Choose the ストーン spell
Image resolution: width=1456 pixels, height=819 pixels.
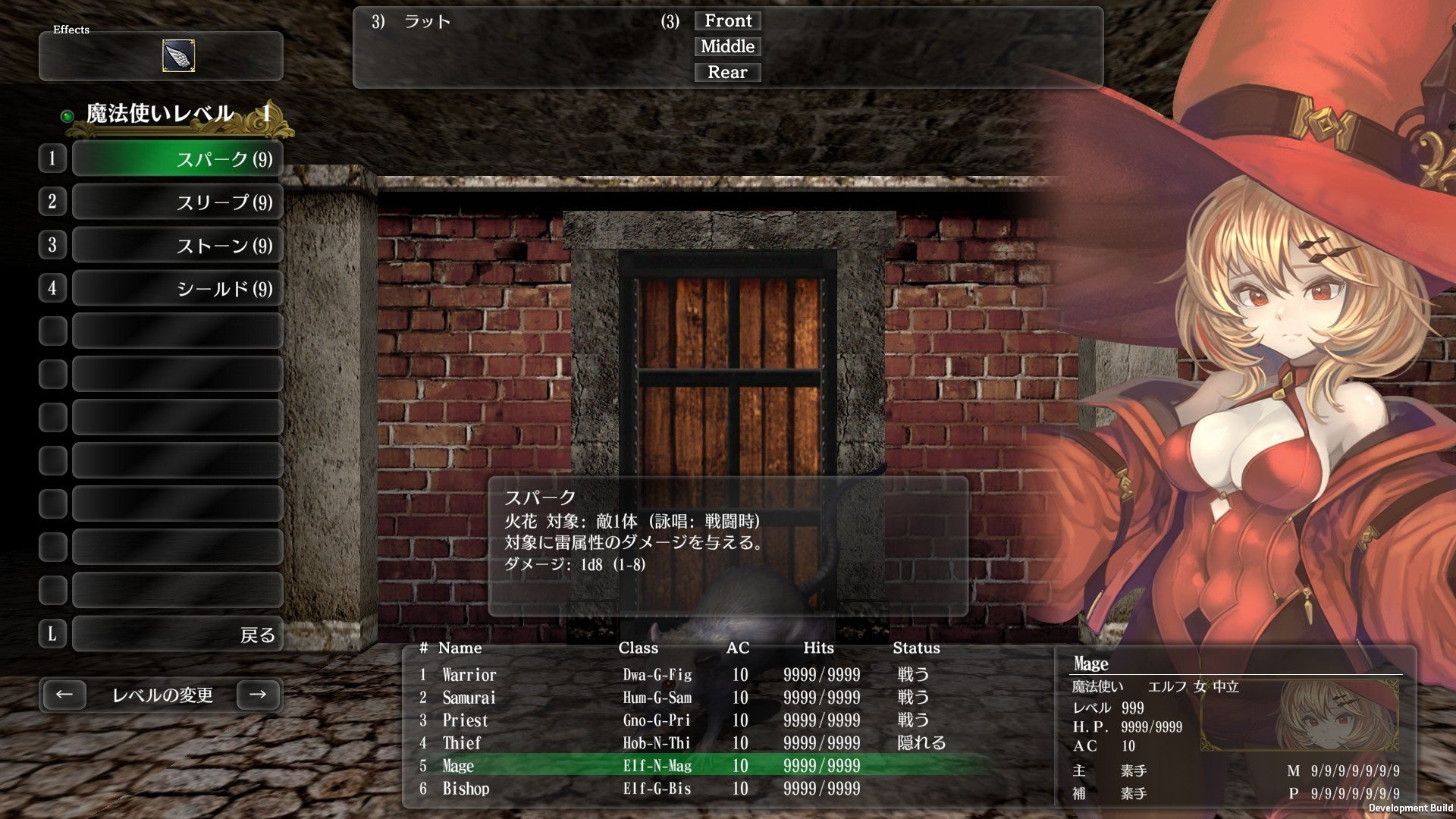176,244
